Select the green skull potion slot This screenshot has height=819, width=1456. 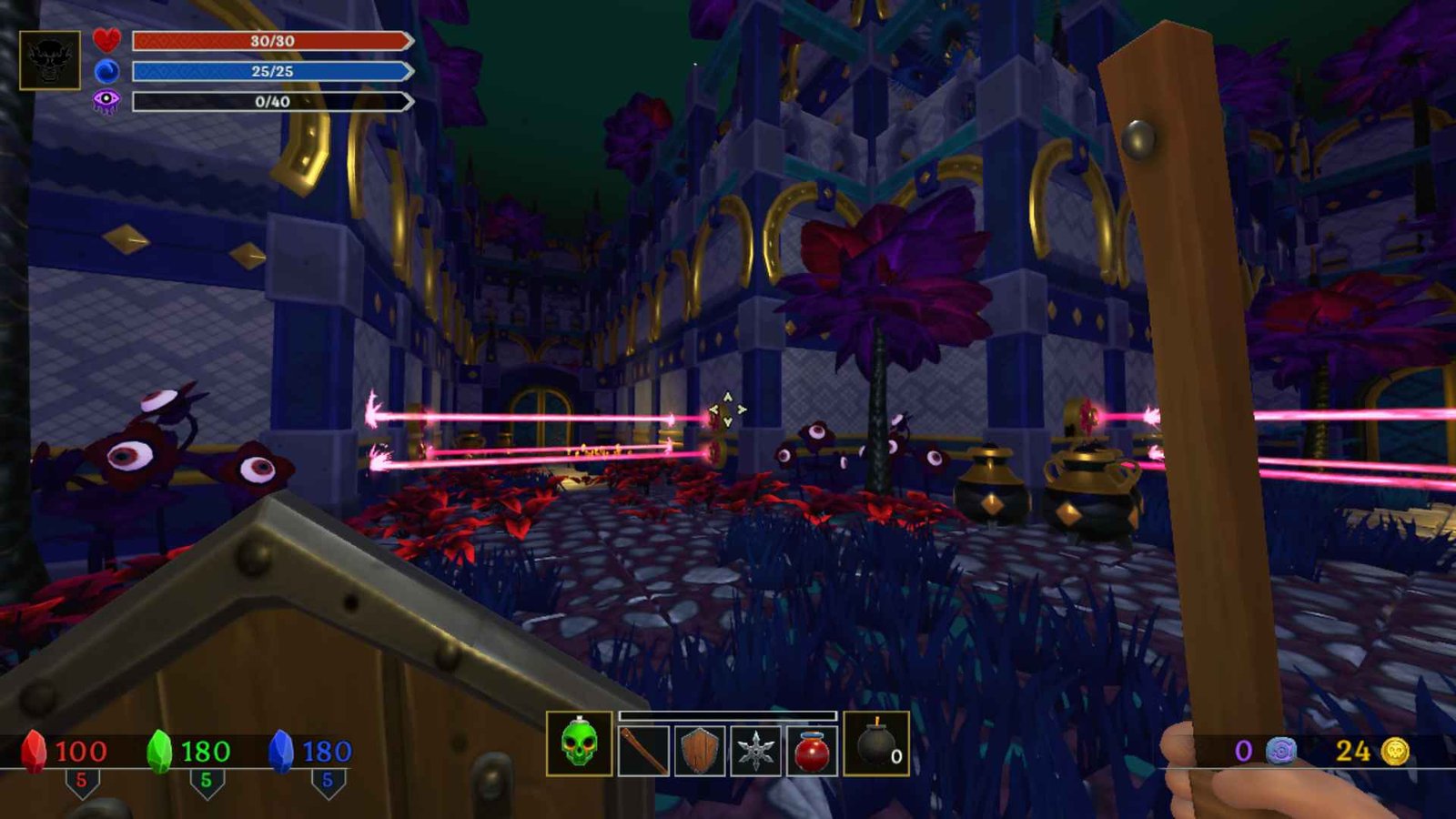579,743
